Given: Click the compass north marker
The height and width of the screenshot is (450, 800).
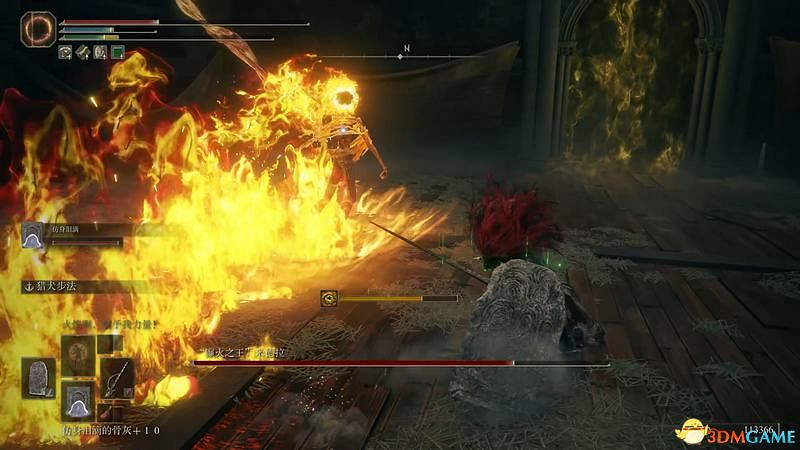Looking at the screenshot, I should (407, 48).
